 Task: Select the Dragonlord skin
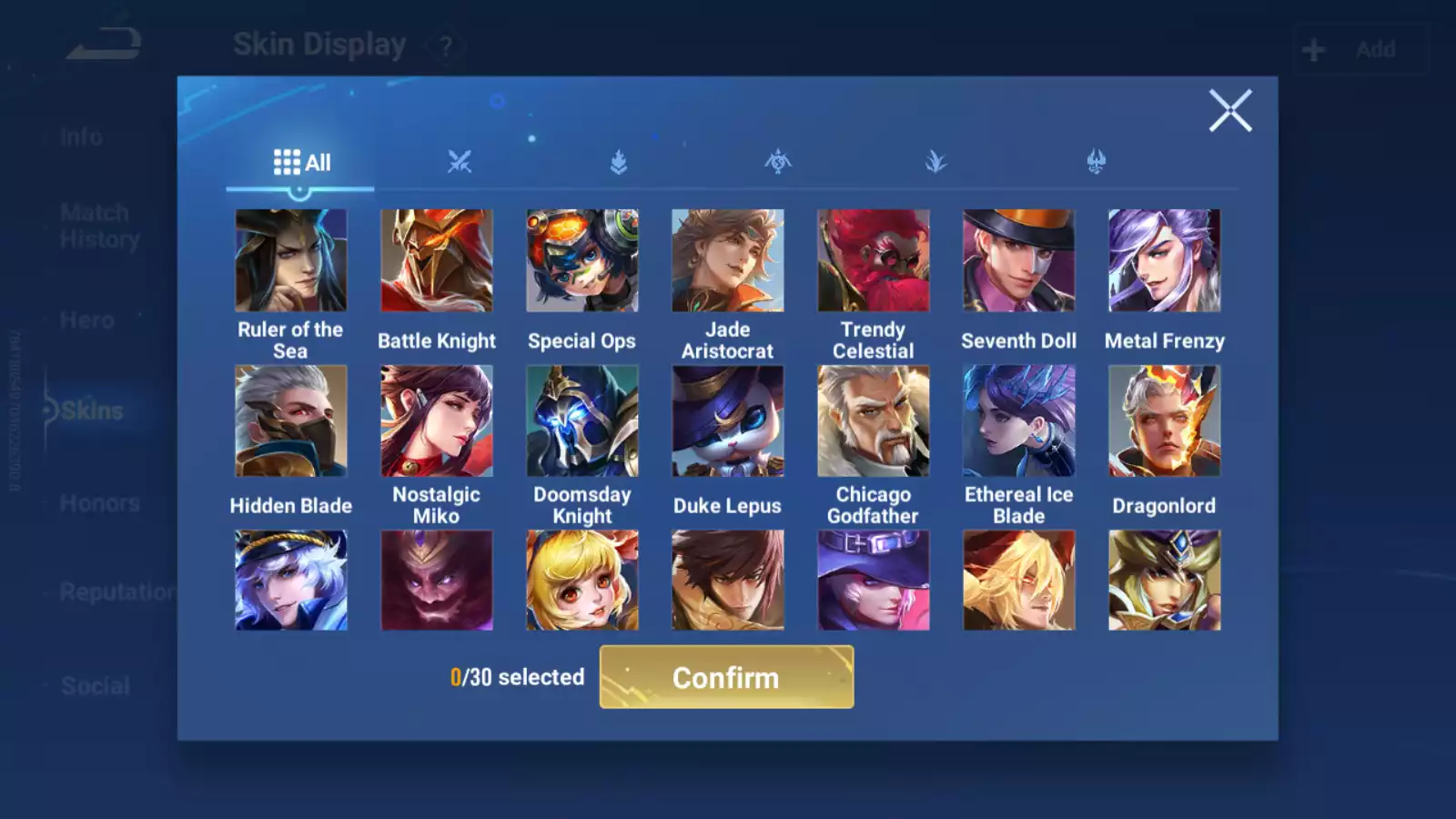point(1164,420)
